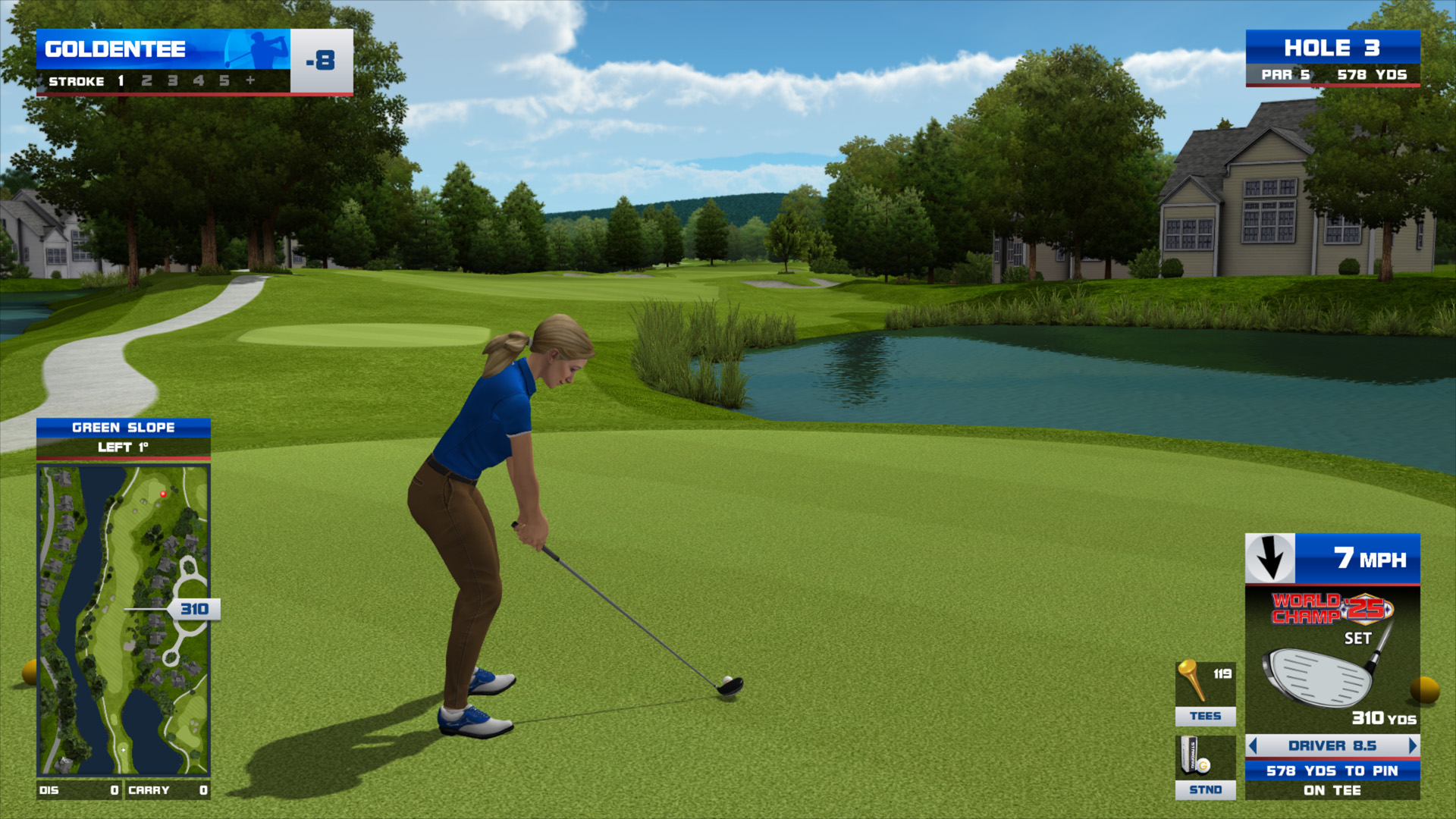The height and width of the screenshot is (819, 1456).
Task: Open the Tees selection button
Action: 1205,693
